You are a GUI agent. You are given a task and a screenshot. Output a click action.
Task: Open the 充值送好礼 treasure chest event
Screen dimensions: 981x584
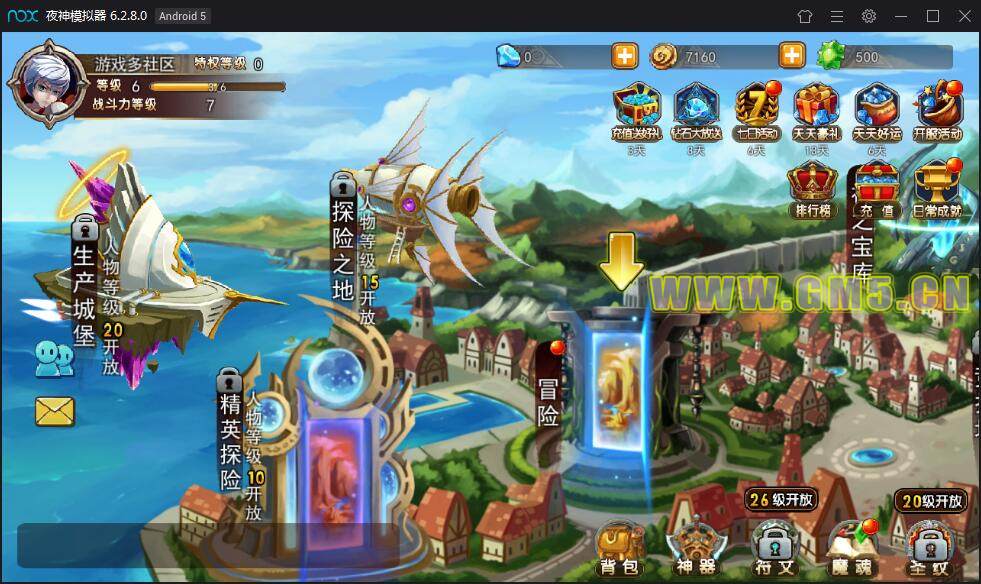pyautogui.click(x=637, y=111)
